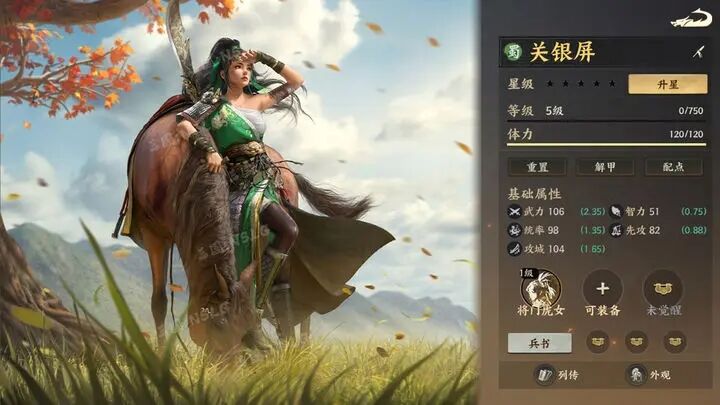The image size is (720, 405).
Task: Select the locked 未觉醒 skill slot
Action: (x=663, y=289)
